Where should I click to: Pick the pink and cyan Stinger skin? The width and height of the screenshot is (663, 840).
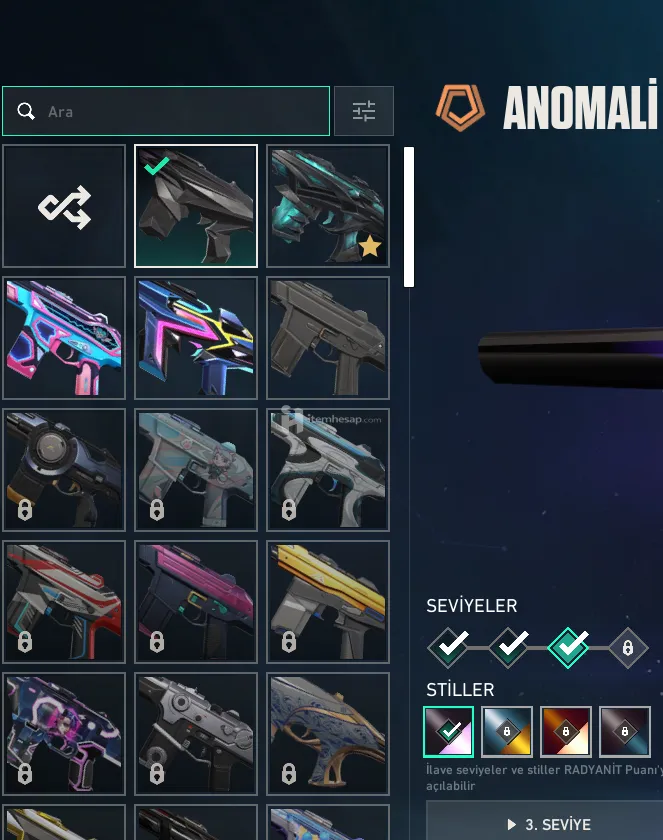(x=64, y=338)
